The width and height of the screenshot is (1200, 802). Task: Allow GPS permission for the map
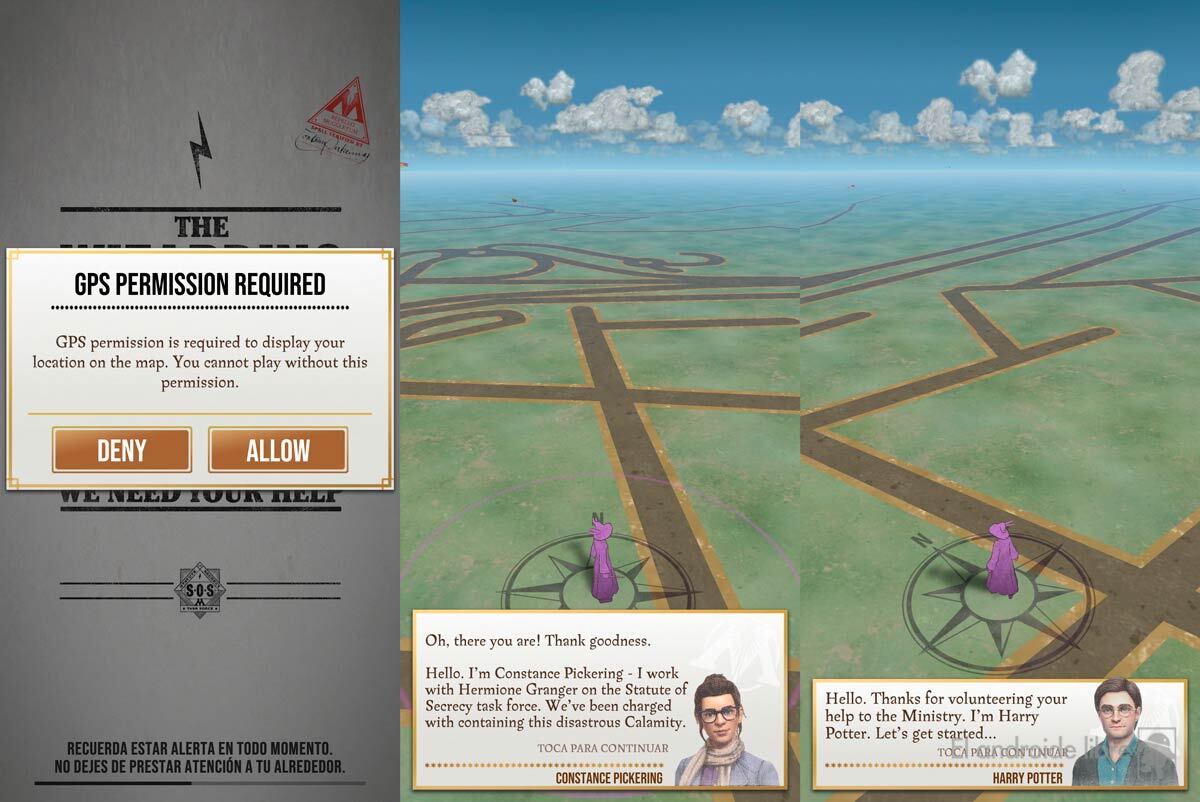pos(278,450)
